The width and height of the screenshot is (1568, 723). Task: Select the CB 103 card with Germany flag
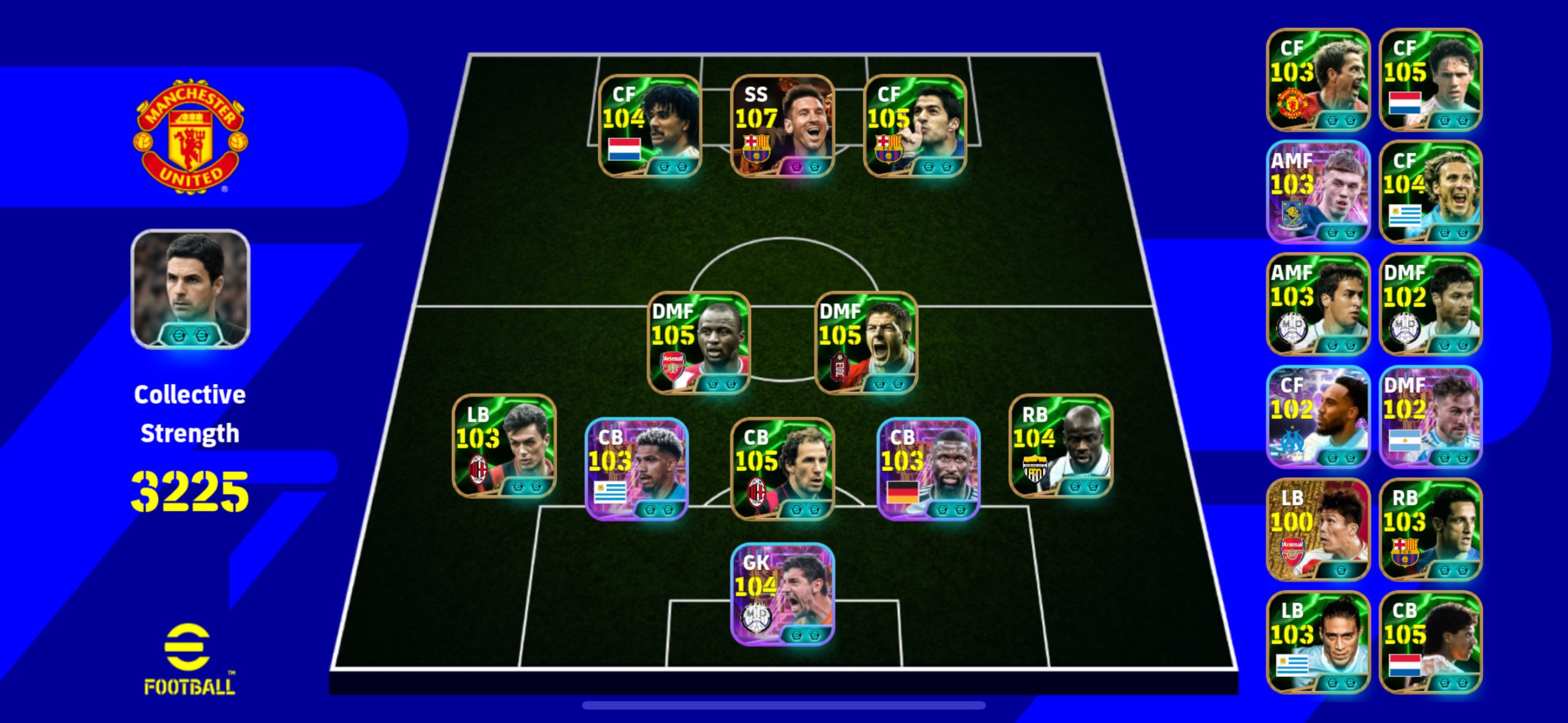click(929, 468)
